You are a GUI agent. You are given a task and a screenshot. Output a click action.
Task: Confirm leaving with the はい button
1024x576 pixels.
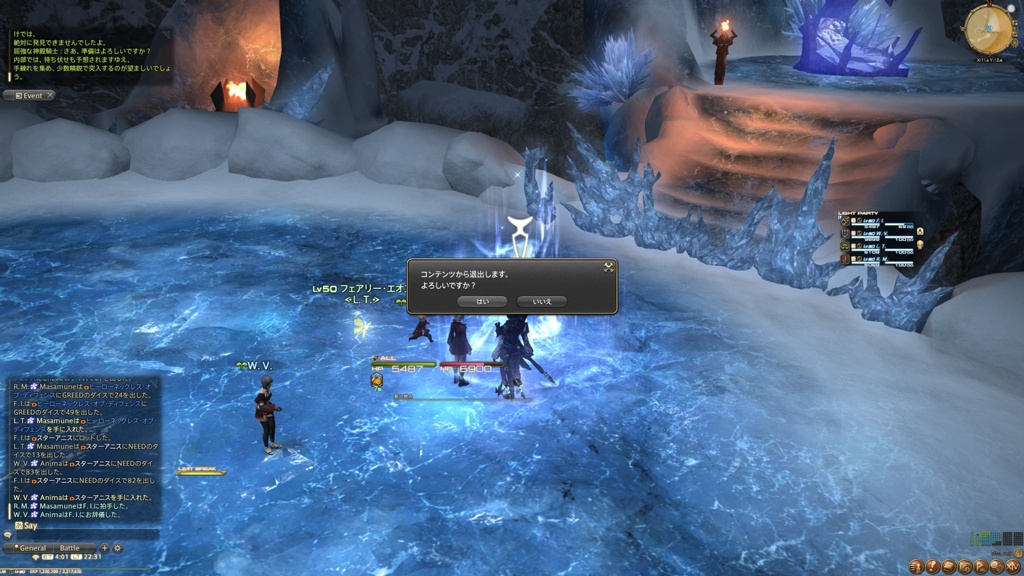[482, 301]
